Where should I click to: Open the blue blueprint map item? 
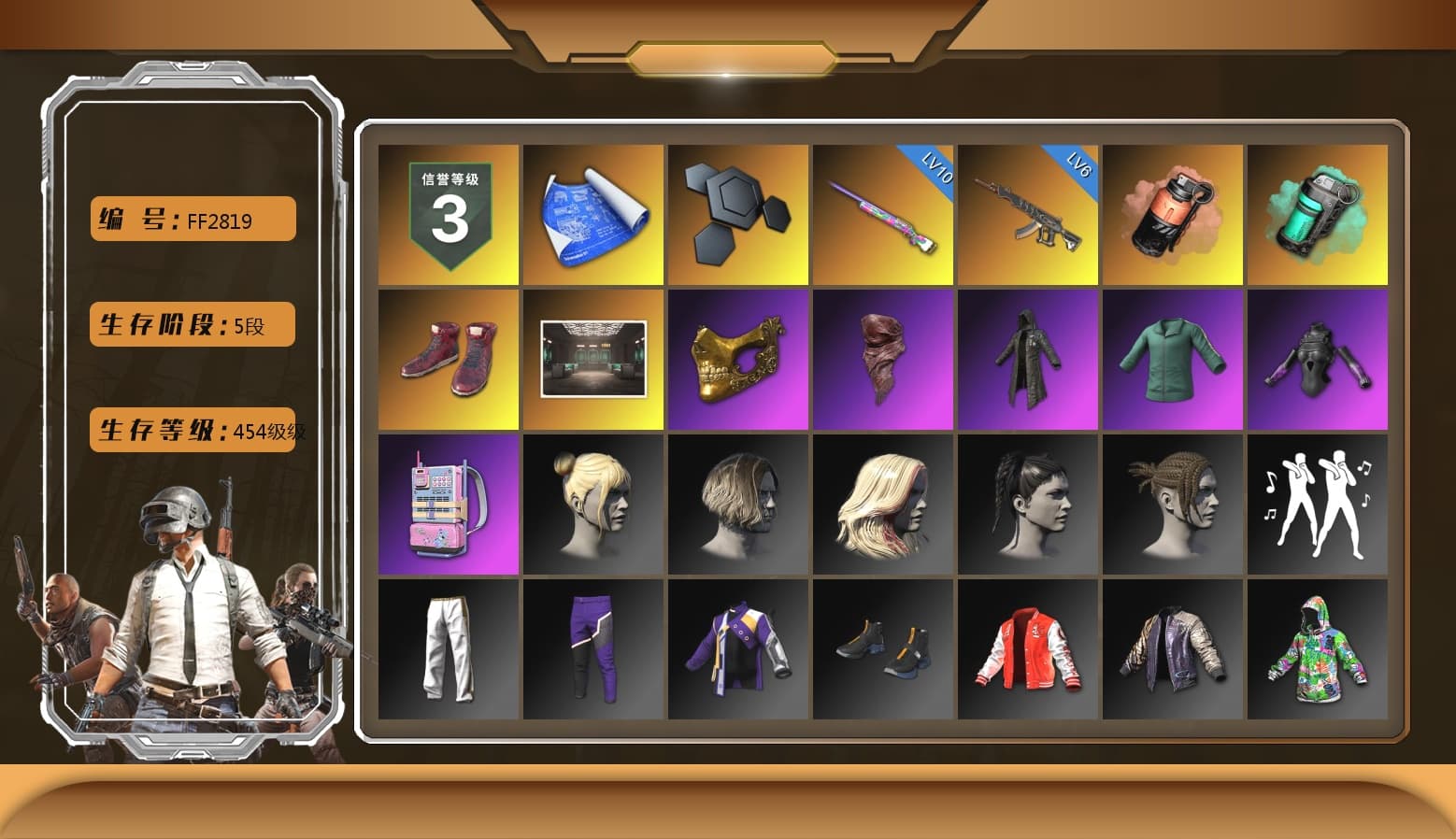coord(592,215)
